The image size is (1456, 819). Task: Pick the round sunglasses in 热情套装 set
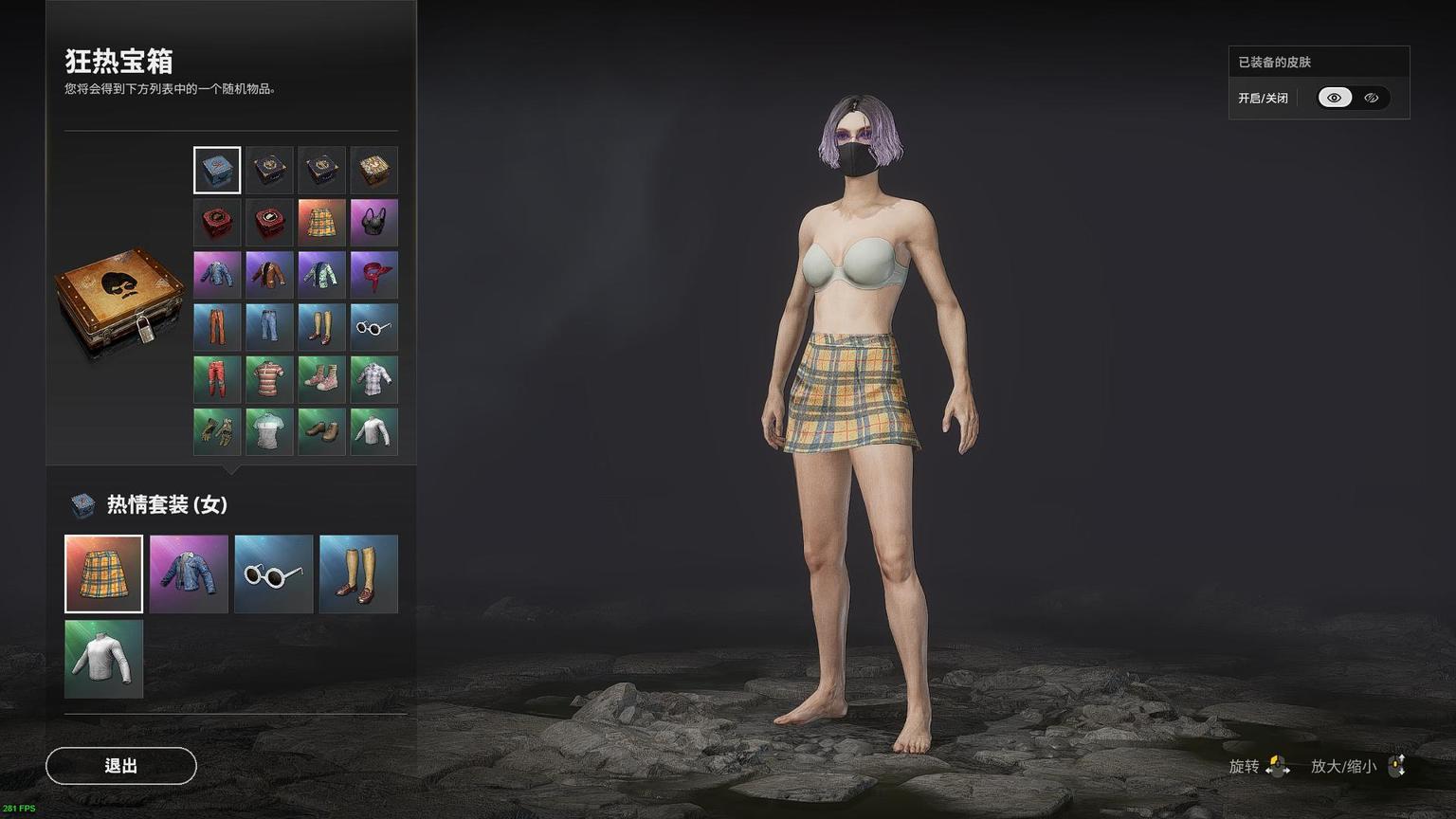(273, 573)
